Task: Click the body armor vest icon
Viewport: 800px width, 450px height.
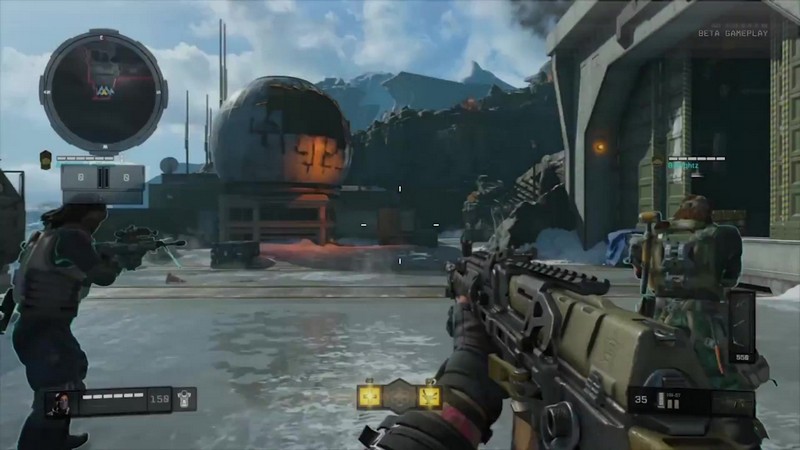Action: tap(185, 400)
